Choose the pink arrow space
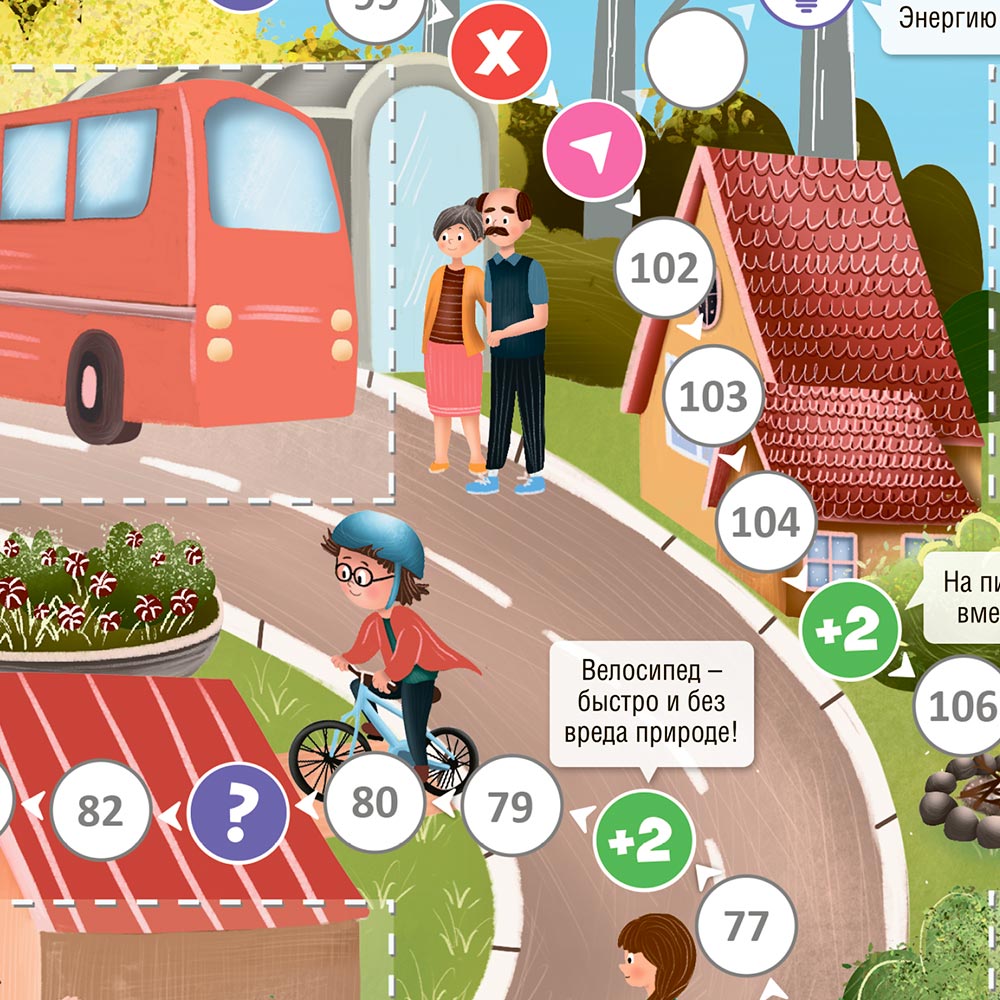Image resolution: width=1000 pixels, height=1000 pixels. point(594,150)
